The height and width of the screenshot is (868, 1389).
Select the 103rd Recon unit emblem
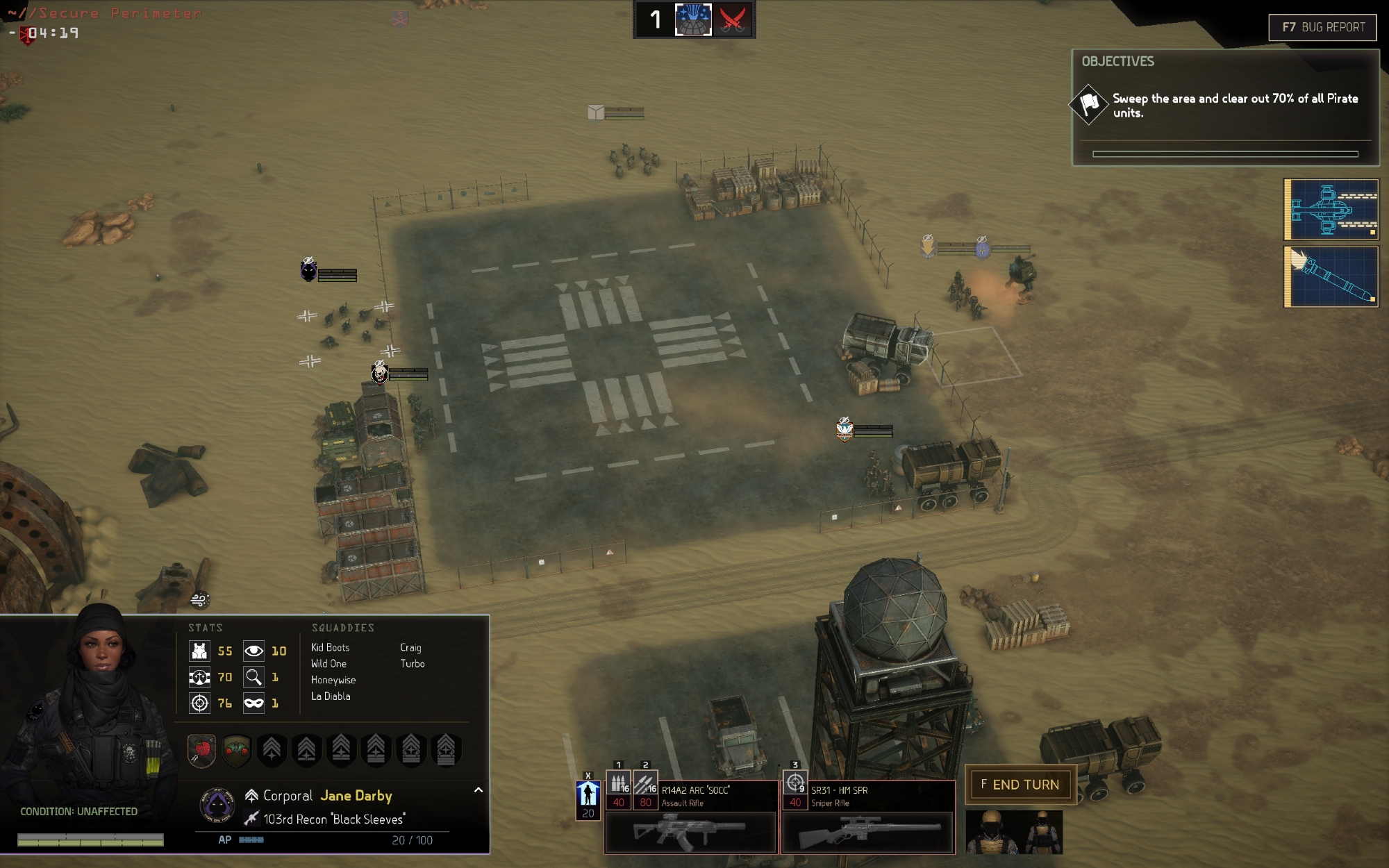(x=217, y=806)
